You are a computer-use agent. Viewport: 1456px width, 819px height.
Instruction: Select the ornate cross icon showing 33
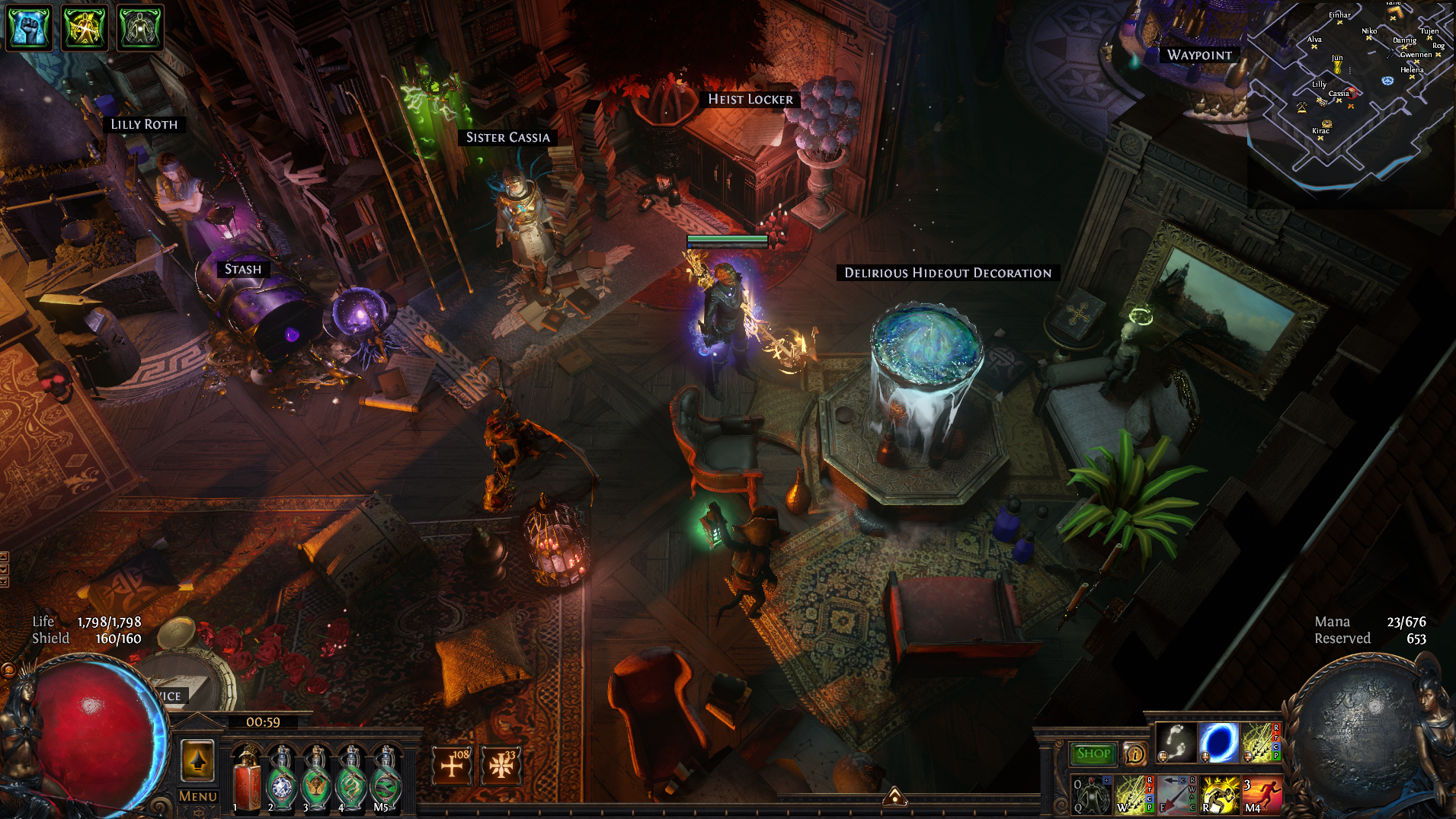(x=501, y=765)
